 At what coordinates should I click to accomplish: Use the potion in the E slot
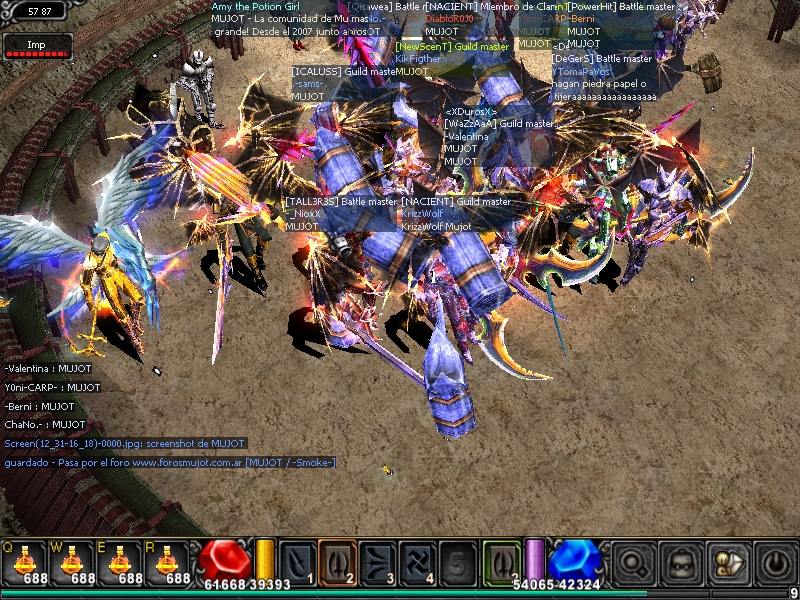[x=122, y=563]
